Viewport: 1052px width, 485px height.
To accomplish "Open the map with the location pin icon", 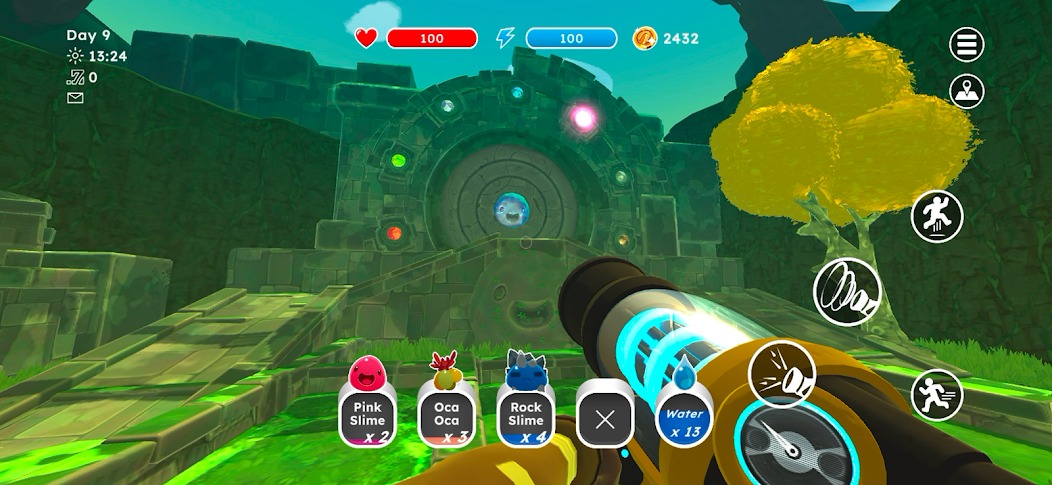I will 967,91.
